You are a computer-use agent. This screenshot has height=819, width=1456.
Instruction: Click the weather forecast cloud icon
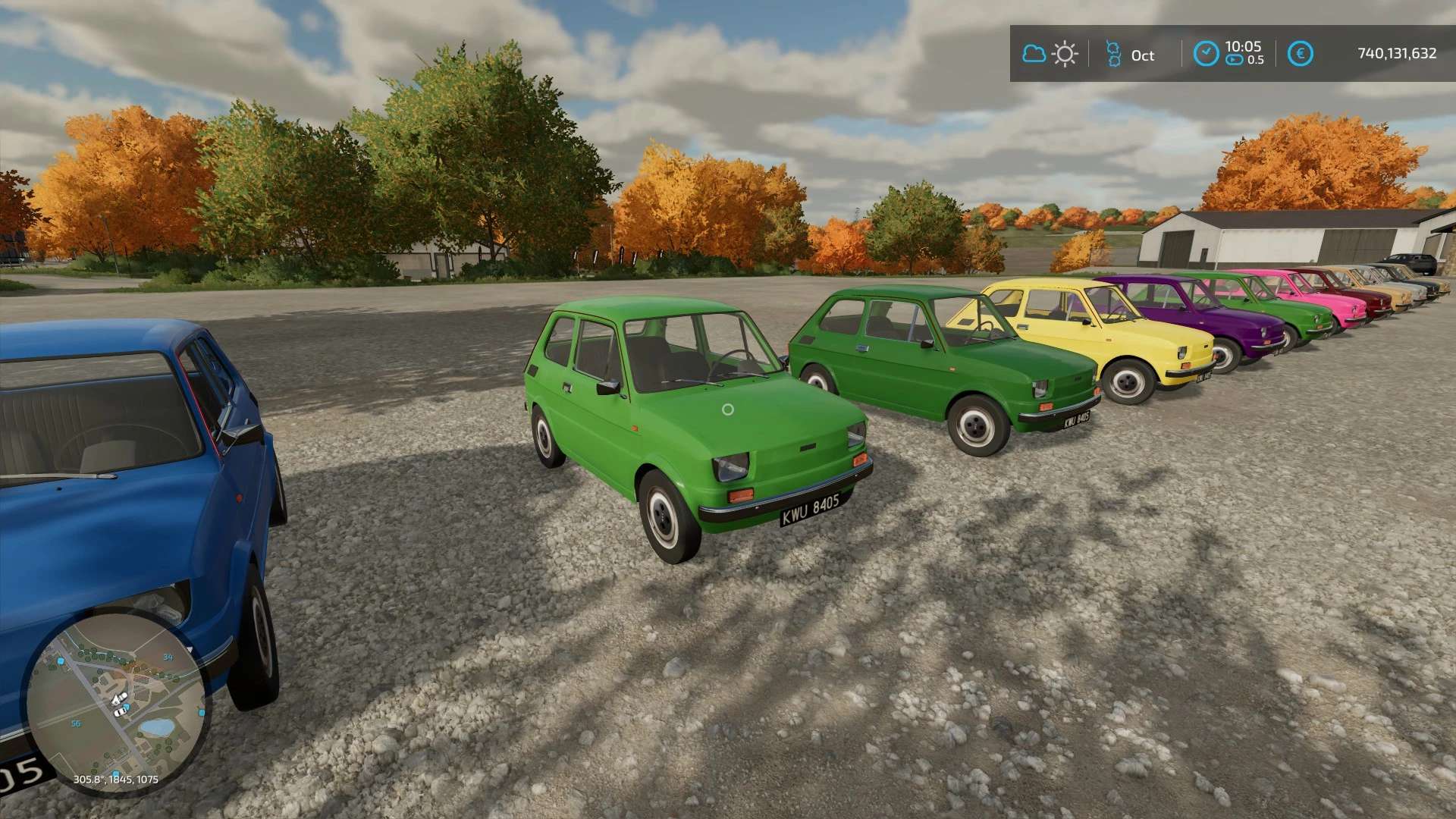pos(1034,54)
